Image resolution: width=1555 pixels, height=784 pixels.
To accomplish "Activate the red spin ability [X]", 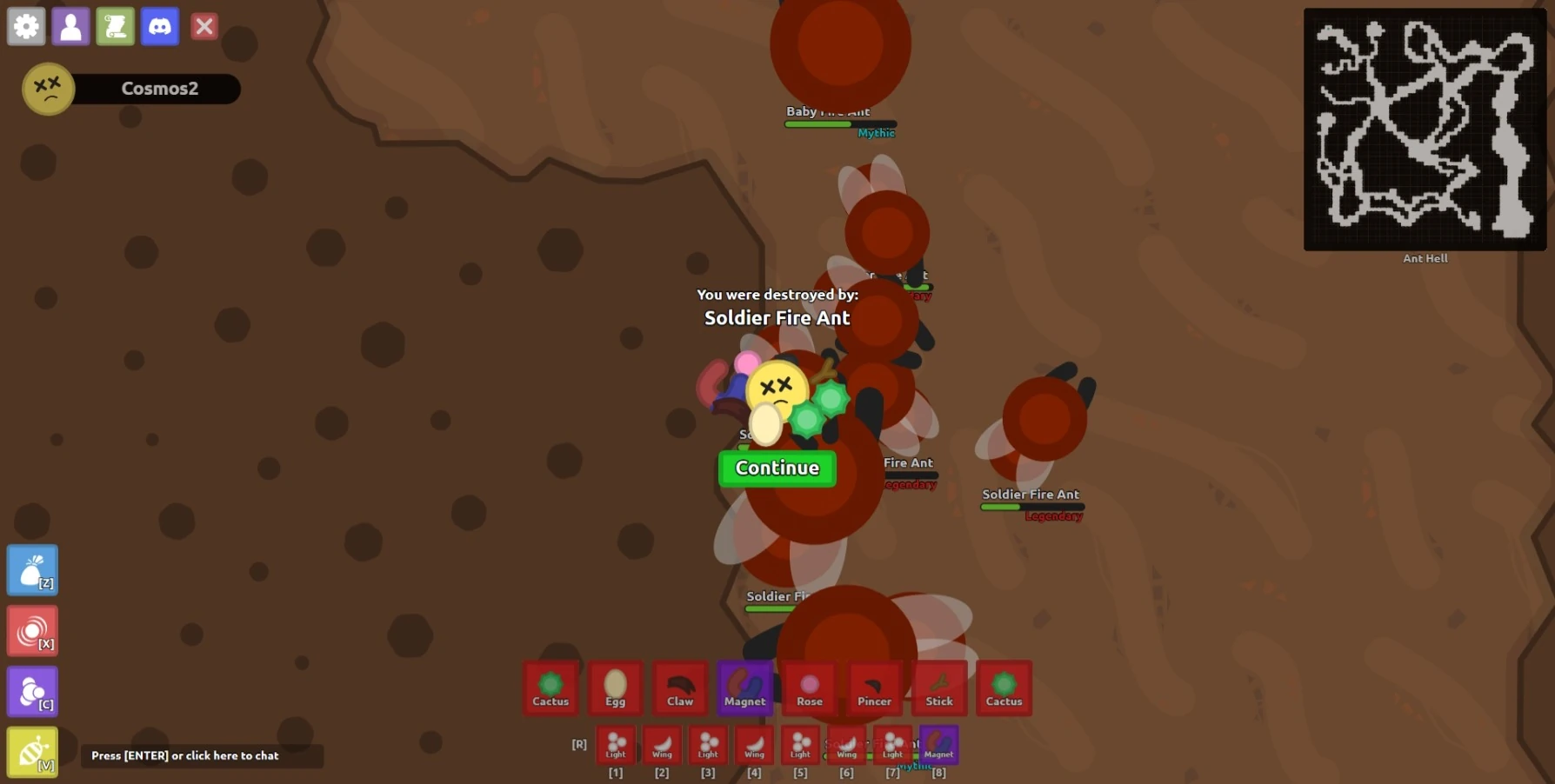I will click(31, 631).
